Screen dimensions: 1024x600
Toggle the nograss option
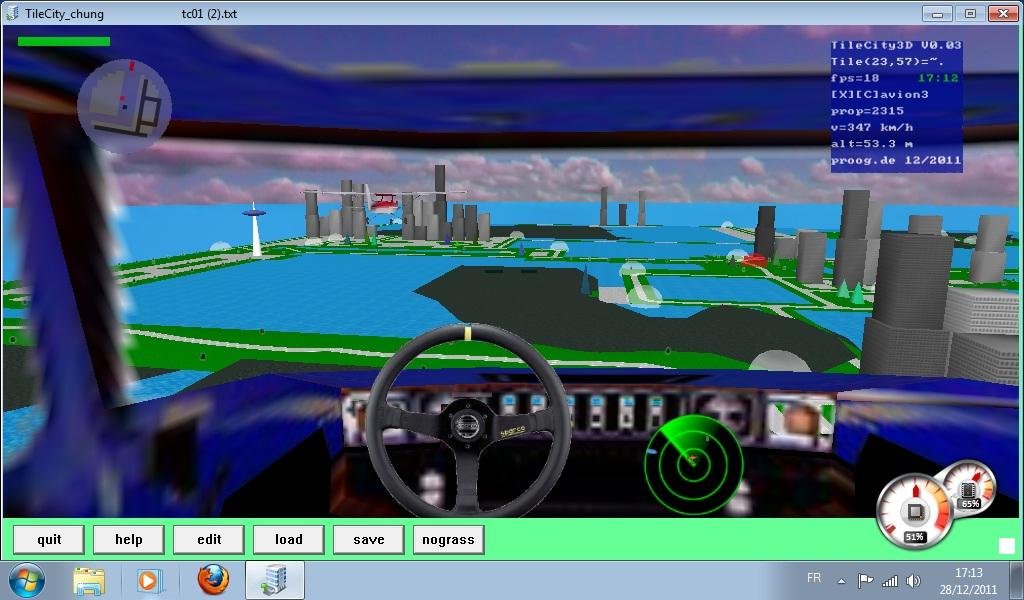coord(448,540)
